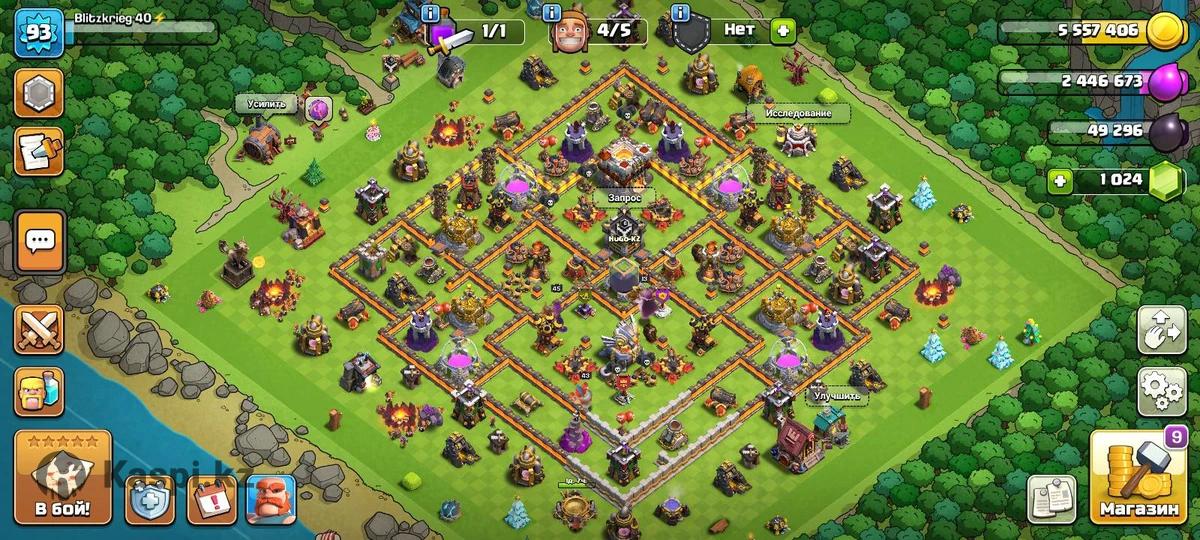
Task: Tap the Запрос request bubble
Action: (623, 198)
